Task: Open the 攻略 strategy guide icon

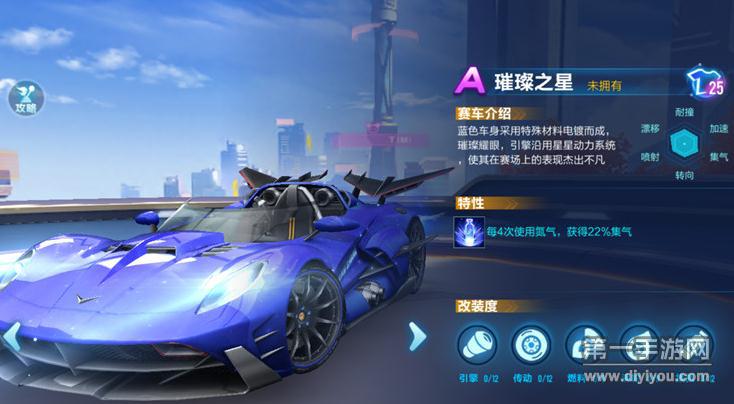Action: point(24,97)
